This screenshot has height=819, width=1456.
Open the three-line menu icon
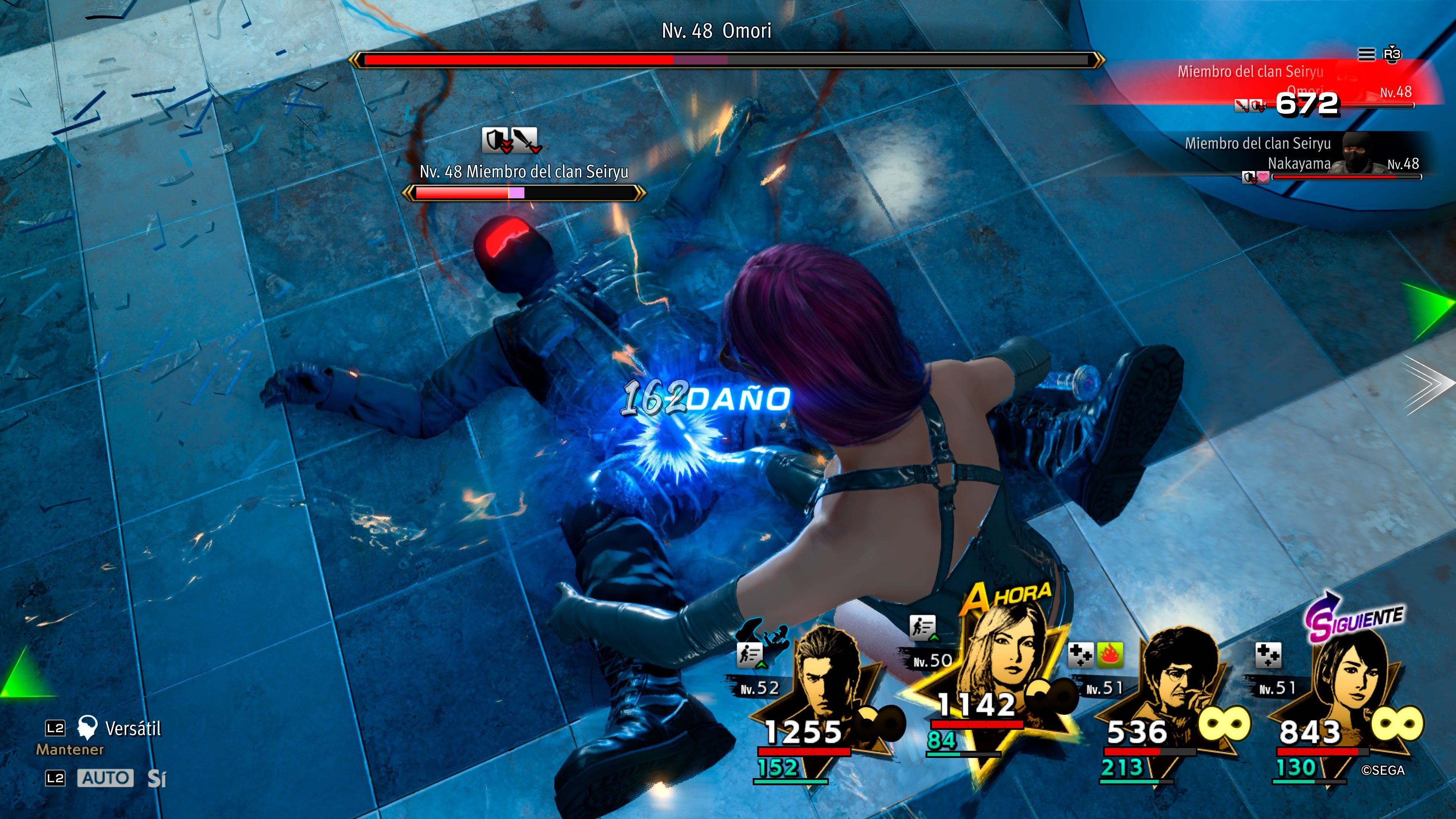click(x=1366, y=54)
